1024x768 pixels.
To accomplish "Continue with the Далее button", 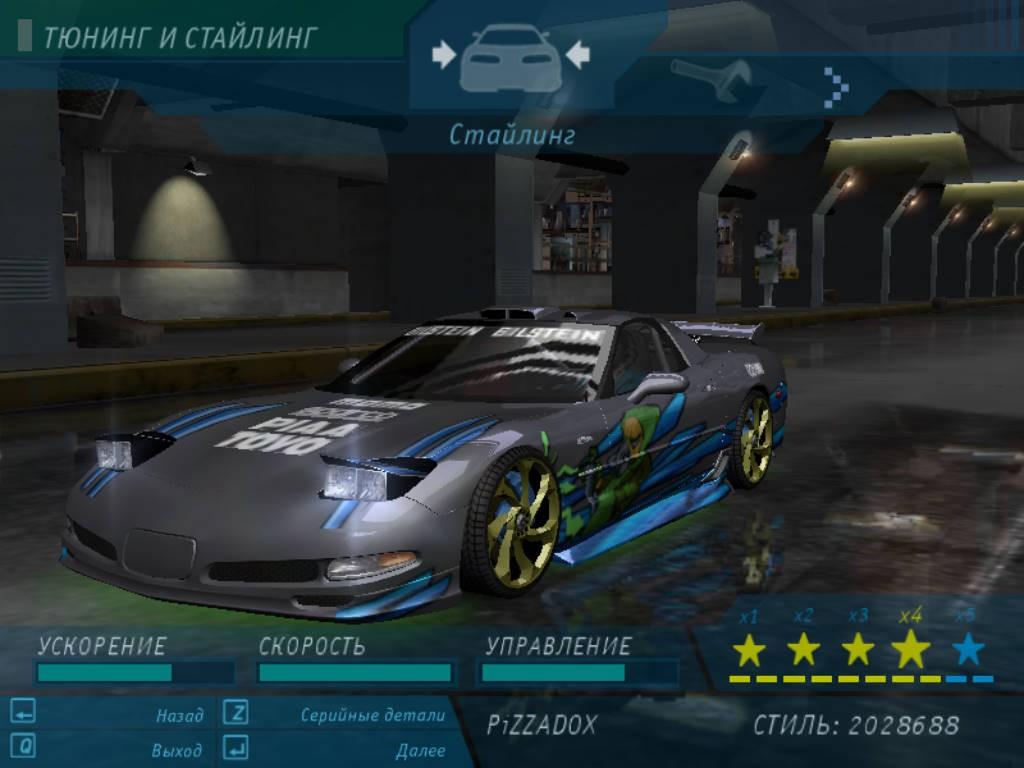I will [x=420, y=749].
